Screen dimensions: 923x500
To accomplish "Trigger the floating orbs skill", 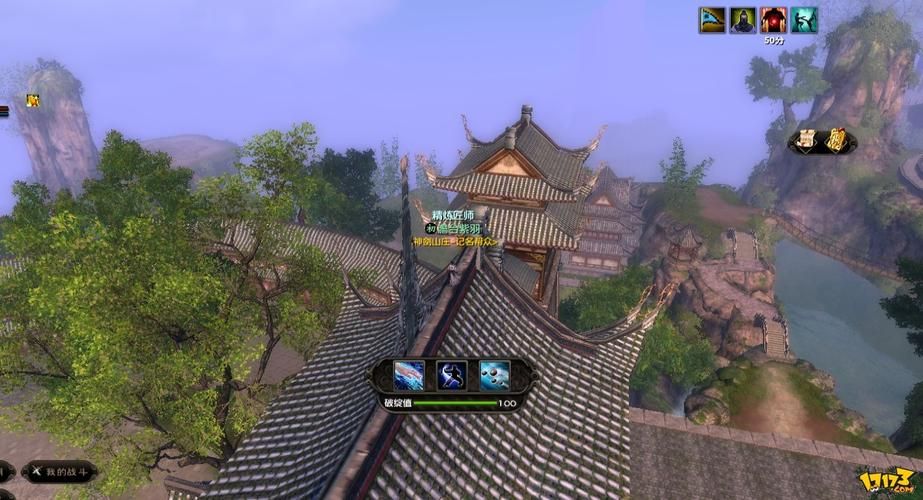I will 494,375.
